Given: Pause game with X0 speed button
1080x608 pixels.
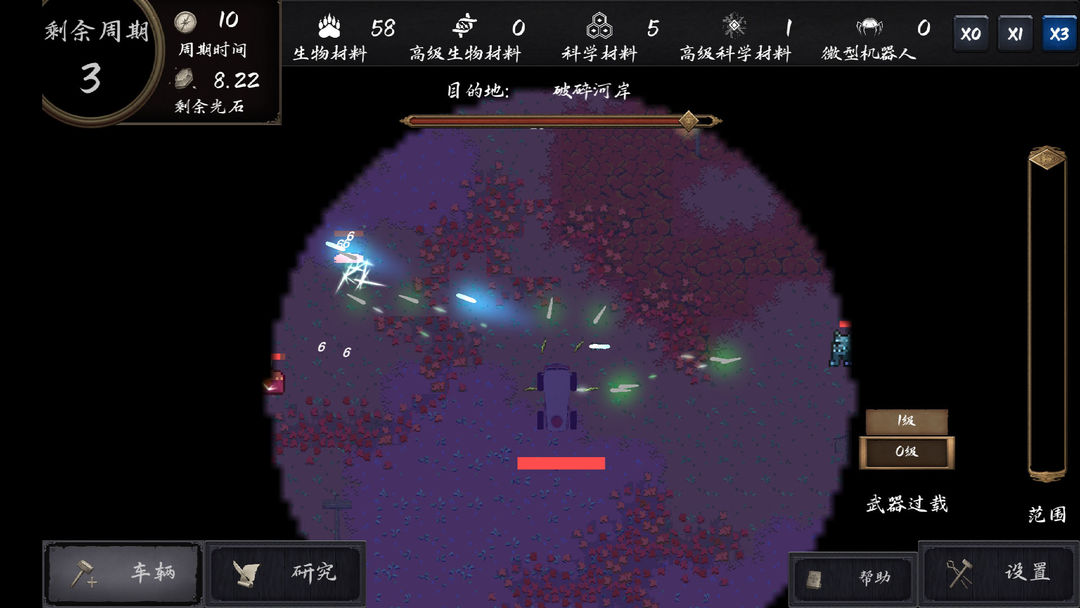Looking at the screenshot, I should coord(970,33).
